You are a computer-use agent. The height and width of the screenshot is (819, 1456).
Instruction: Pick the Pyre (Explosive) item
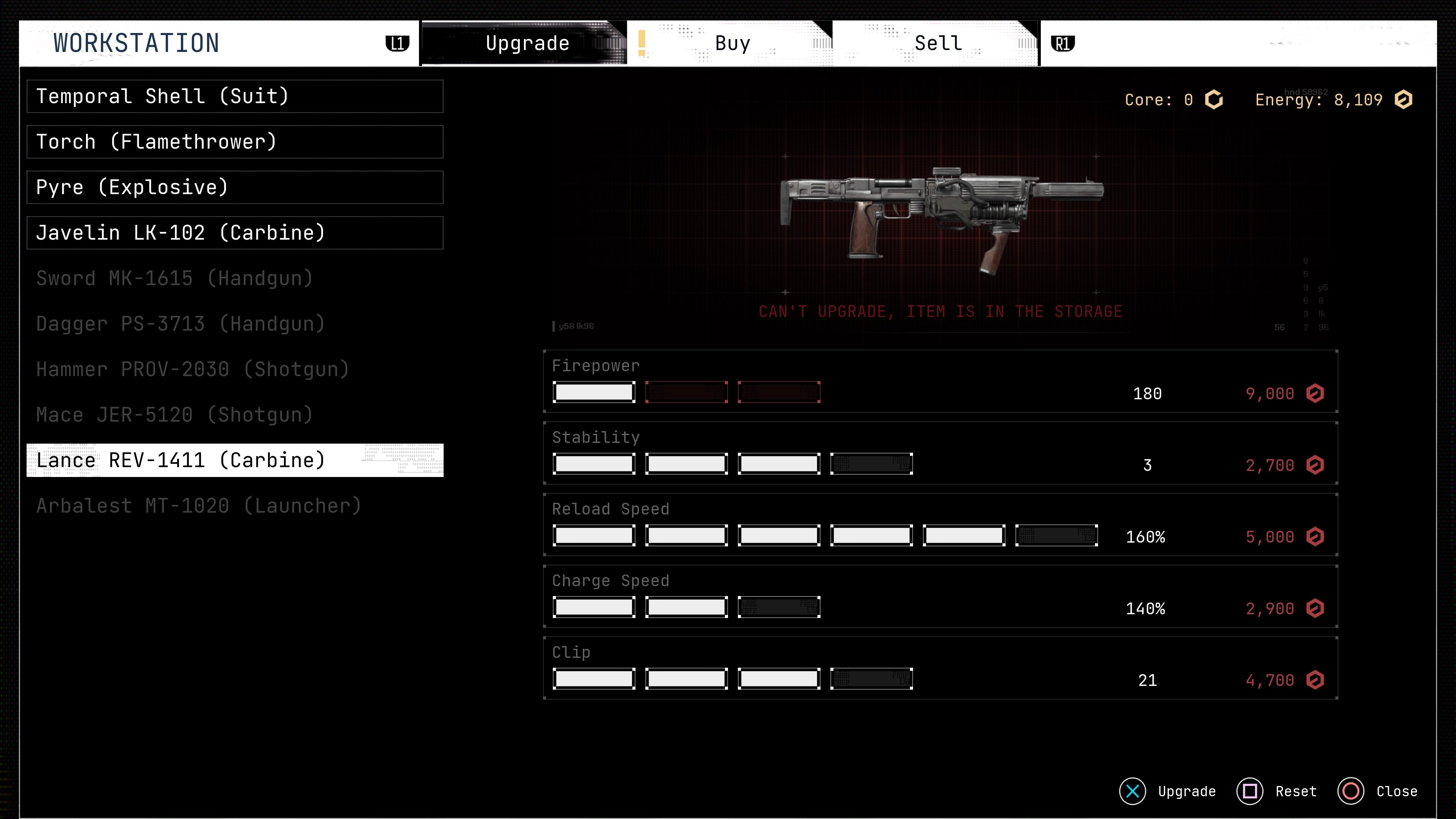point(235,187)
